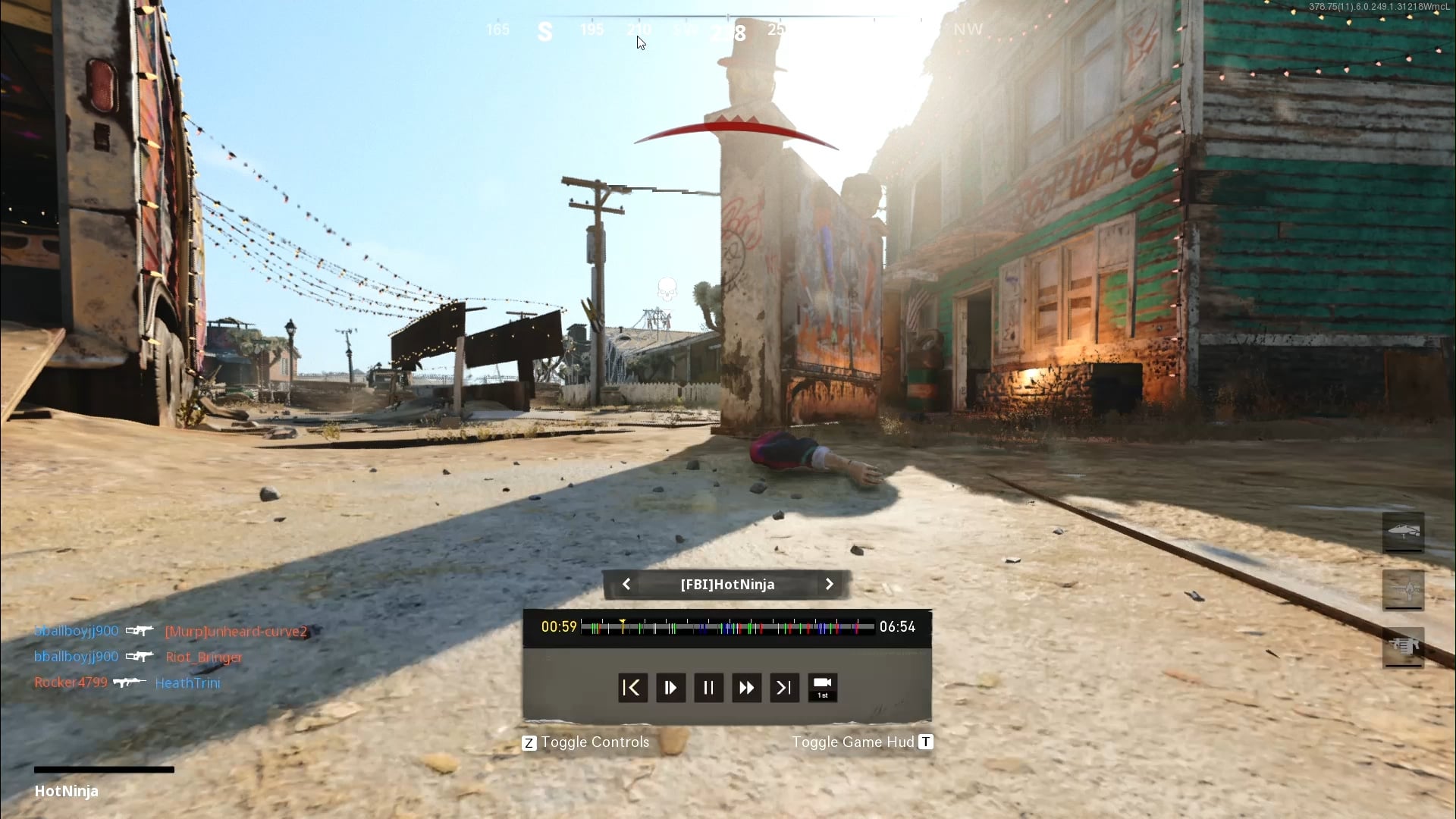This screenshot has width=1456, height=819.
Task: Click the yellow playhead marker on timeline
Action: tap(623, 624)
